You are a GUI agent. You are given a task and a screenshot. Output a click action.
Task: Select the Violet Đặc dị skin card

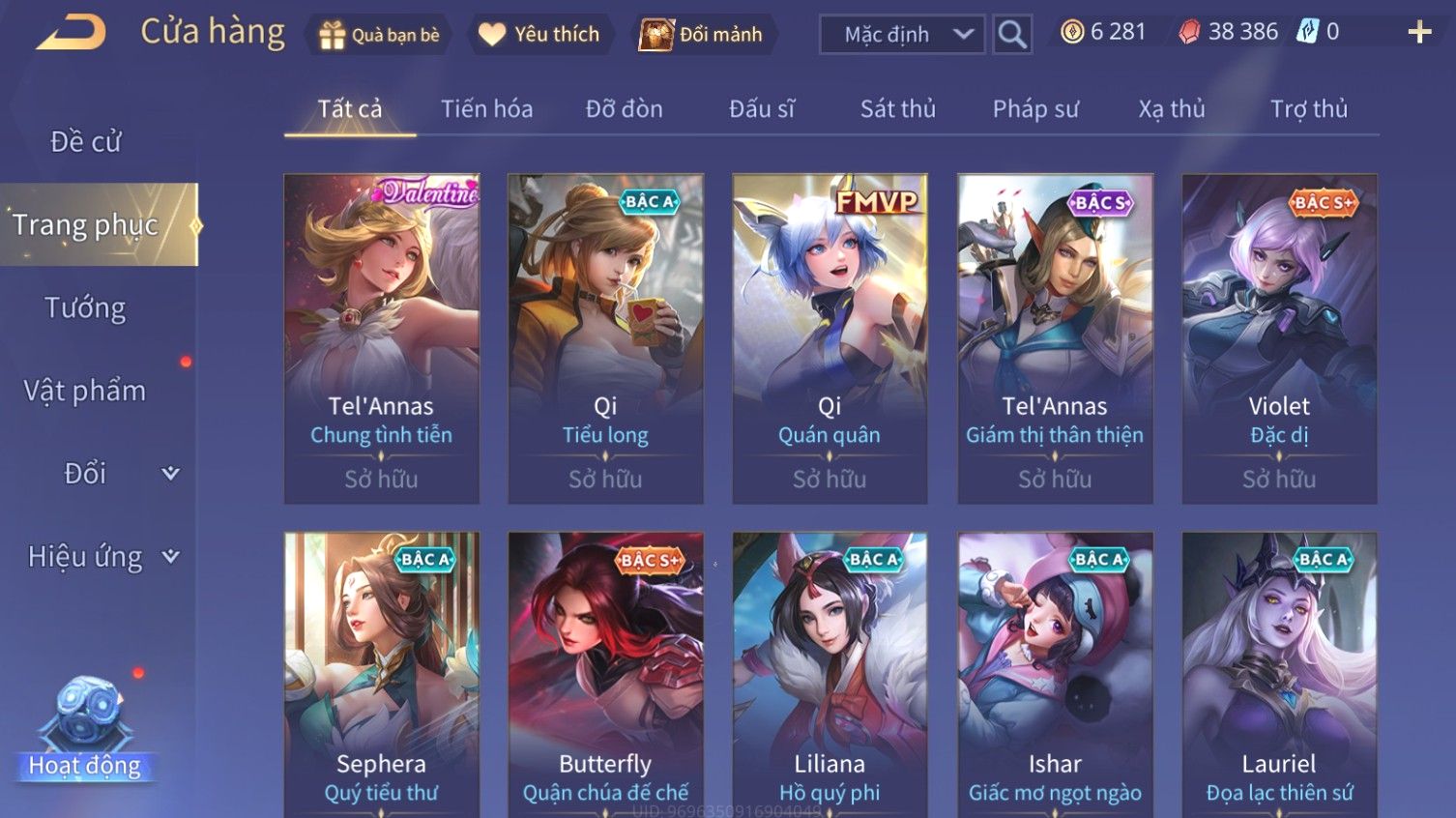[1279, 338]
